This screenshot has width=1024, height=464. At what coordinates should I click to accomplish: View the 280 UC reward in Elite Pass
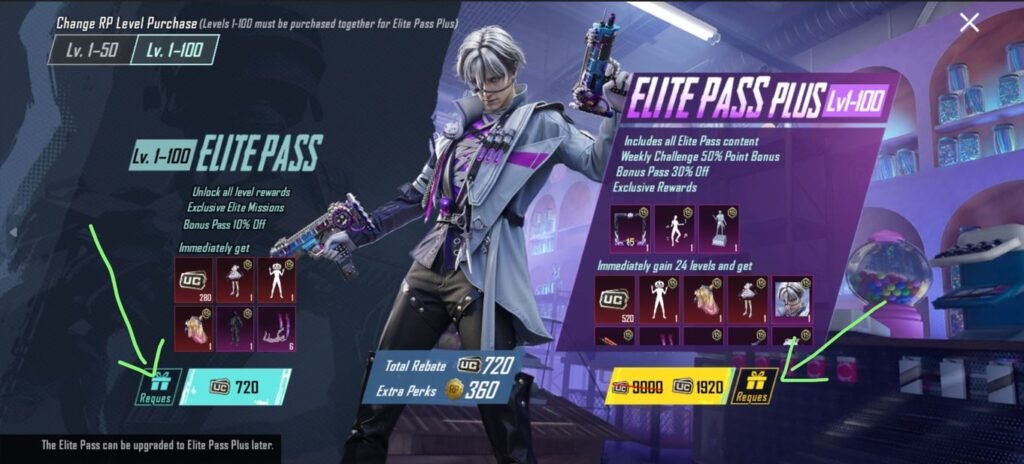tap(193, 279)
